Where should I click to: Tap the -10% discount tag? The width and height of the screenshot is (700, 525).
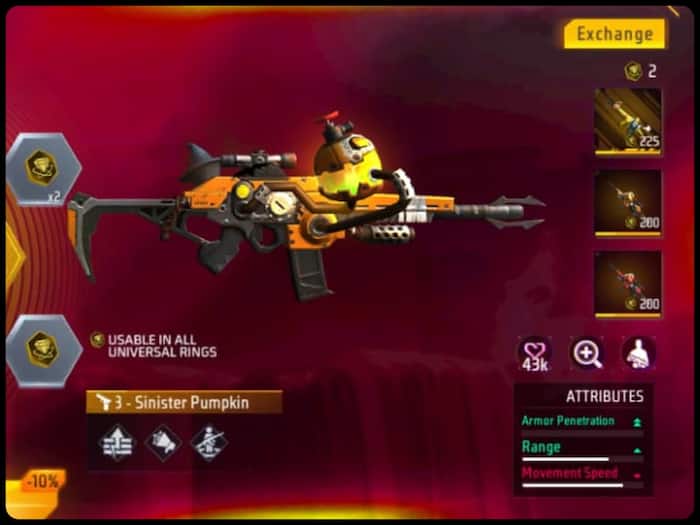42,481
